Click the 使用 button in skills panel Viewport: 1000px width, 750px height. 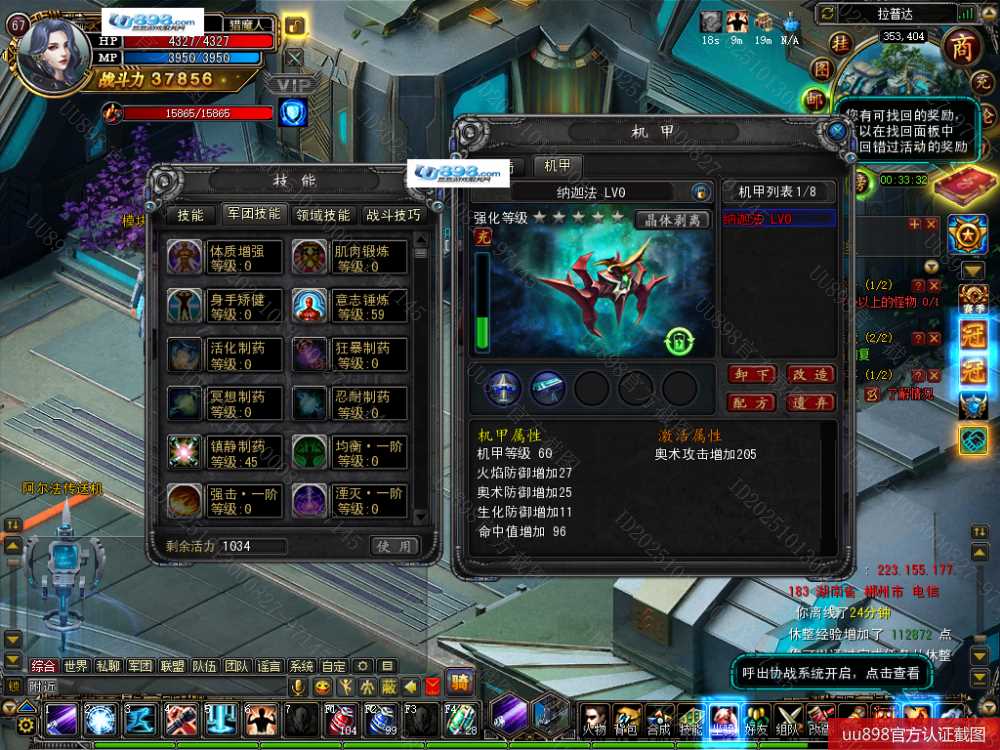point(394,546)
